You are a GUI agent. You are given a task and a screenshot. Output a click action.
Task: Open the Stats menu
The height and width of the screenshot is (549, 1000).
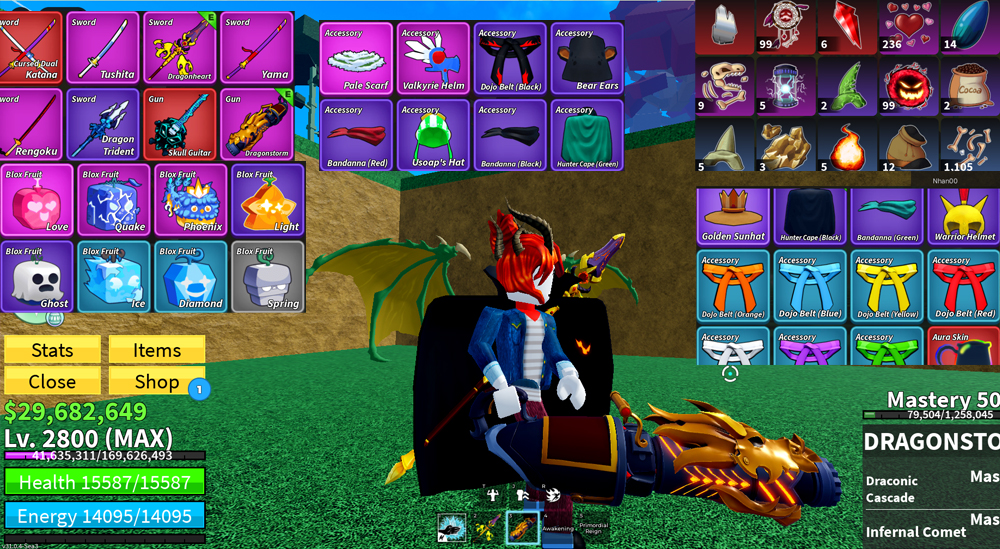click(52, 350)
